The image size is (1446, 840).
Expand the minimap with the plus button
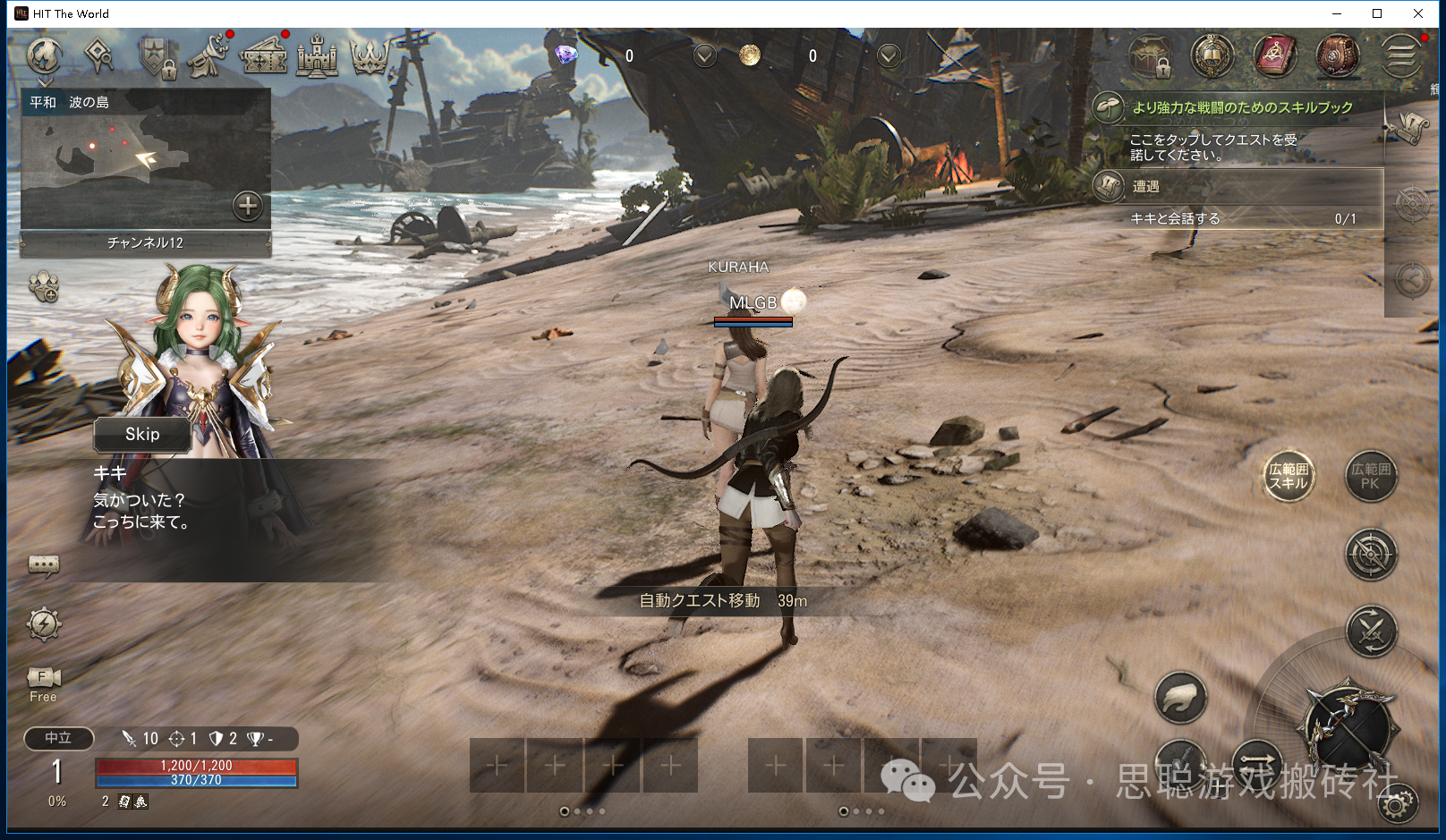click(x=248, y=206)
